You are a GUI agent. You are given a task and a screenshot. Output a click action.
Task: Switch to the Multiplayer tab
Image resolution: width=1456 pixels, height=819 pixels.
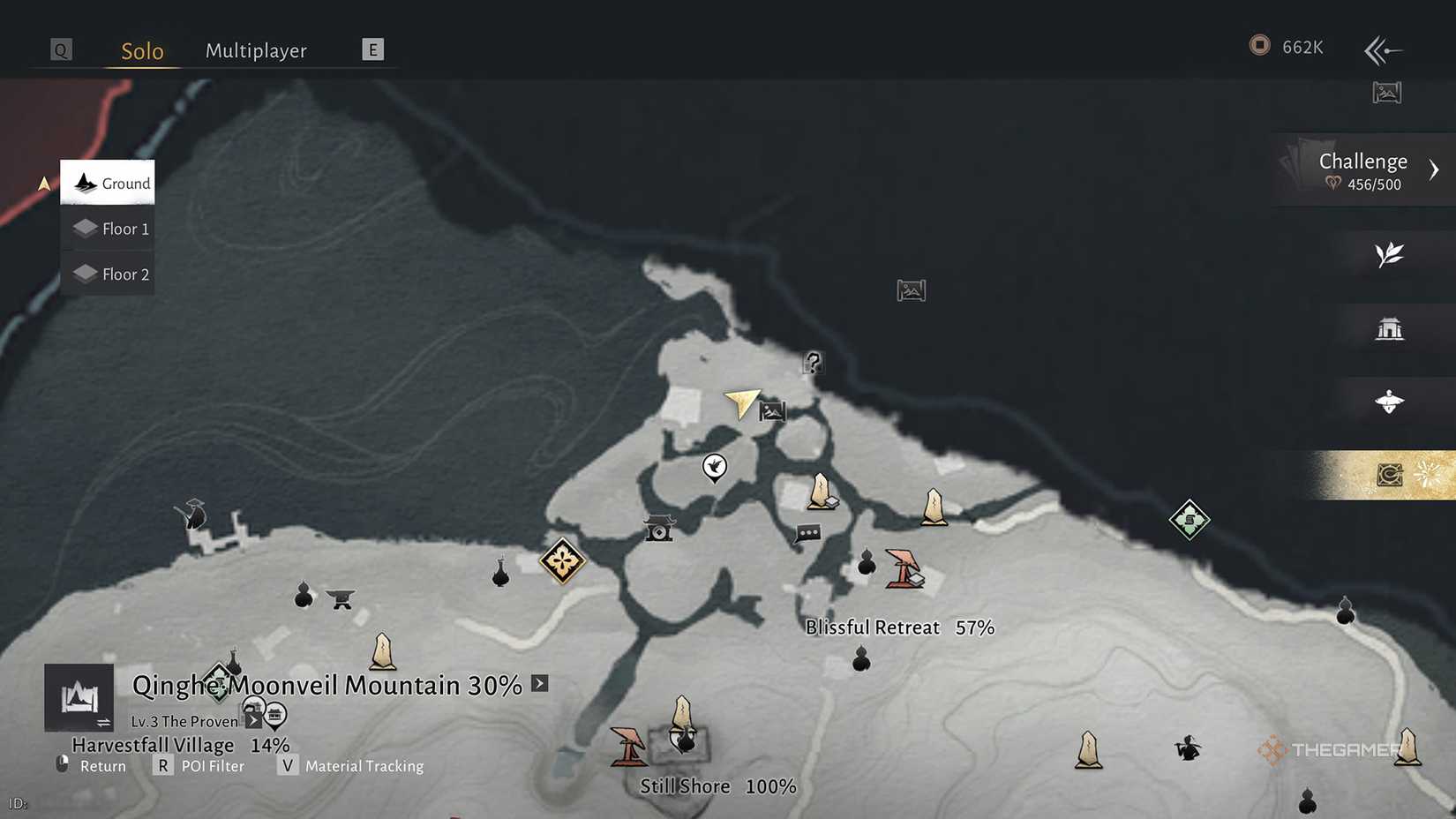click(256, 51)
